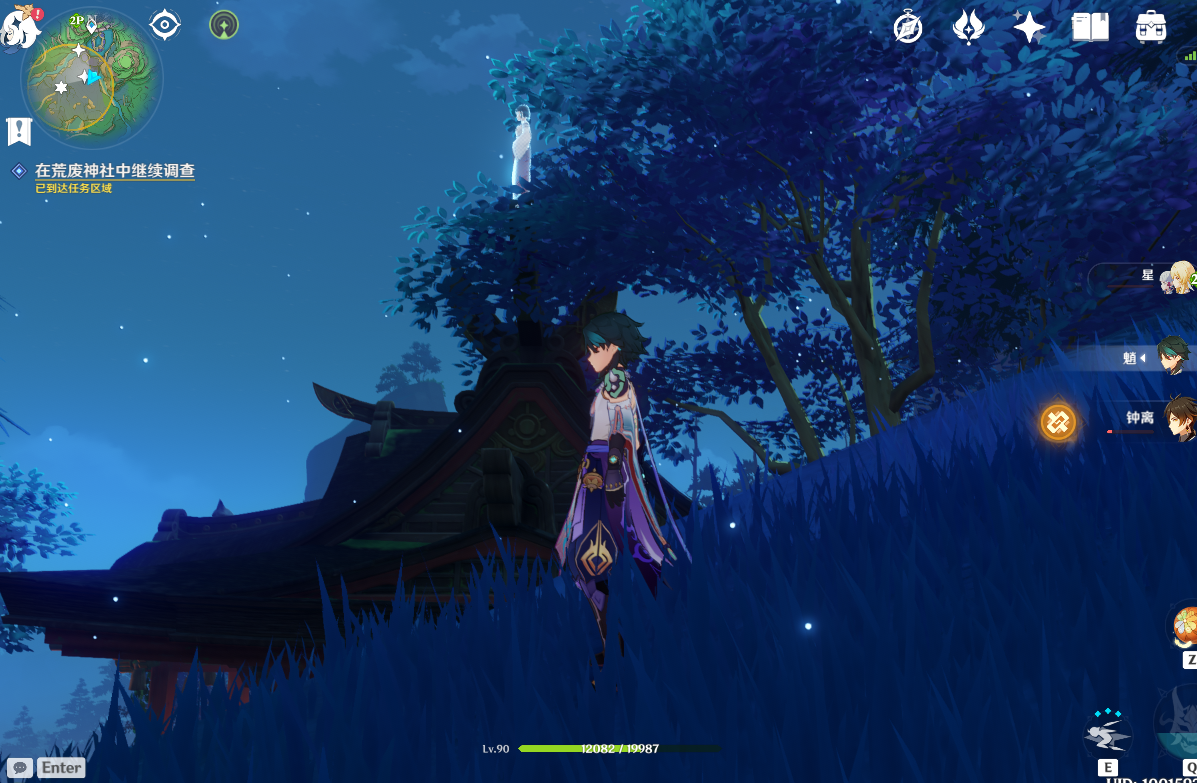Screen dimensions: 1197x783
Task: Use the orange gadget icon
Action: (x=1184, y=627)
